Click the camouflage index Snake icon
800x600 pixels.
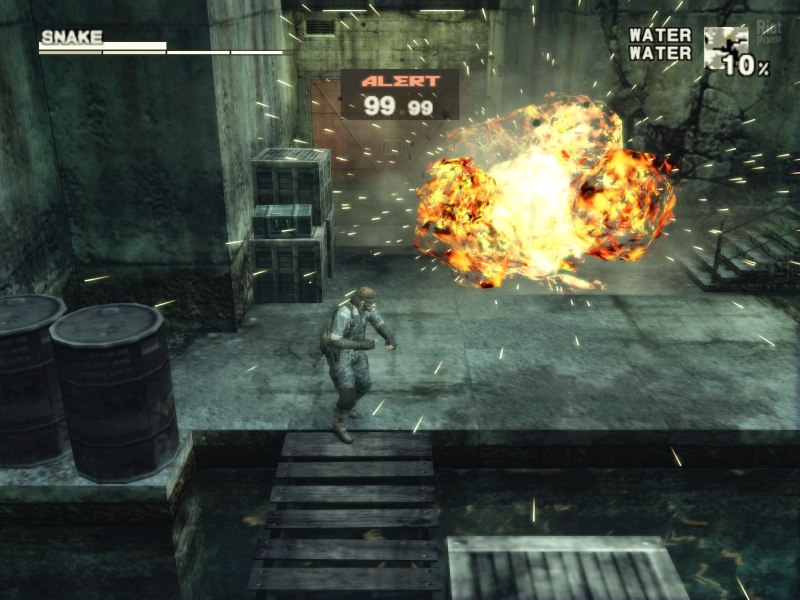pyautogui.click(x=725, y=47)
